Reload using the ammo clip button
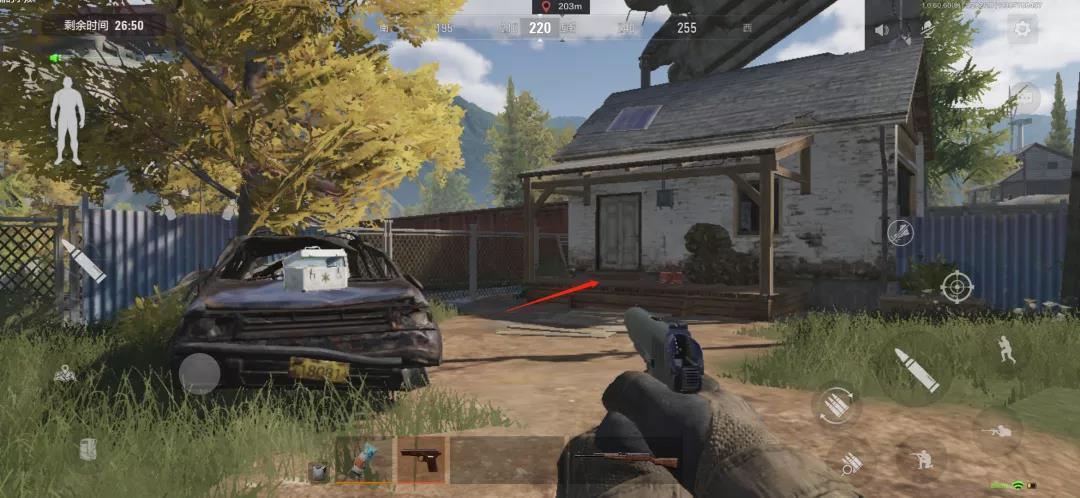The height and width of the screenshot is (498, 1080). pyautogui.click(x=835, y=405)
